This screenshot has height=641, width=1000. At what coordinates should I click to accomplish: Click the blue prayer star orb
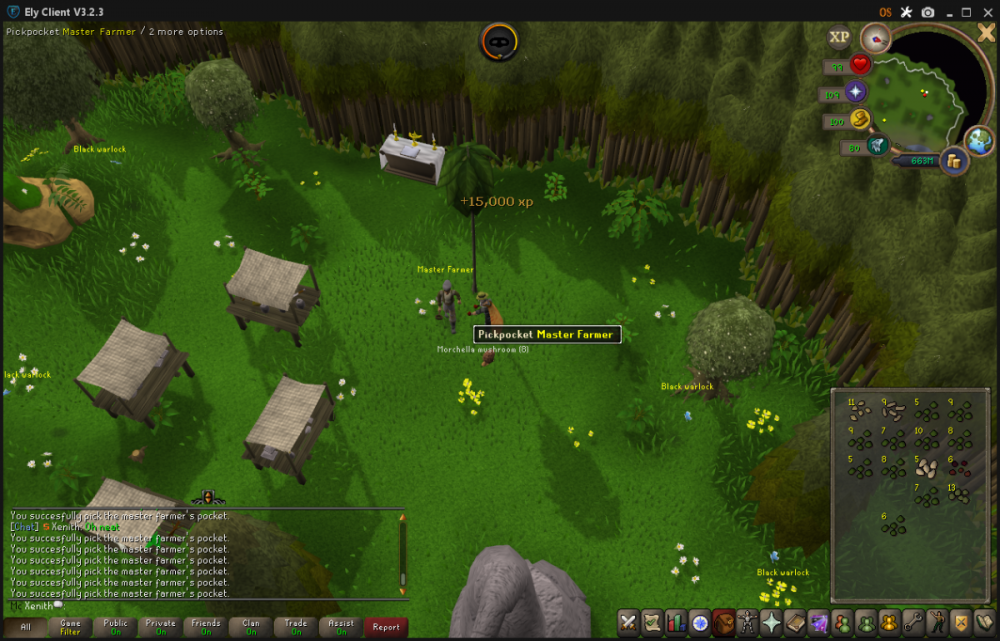[x=856, y=93]
